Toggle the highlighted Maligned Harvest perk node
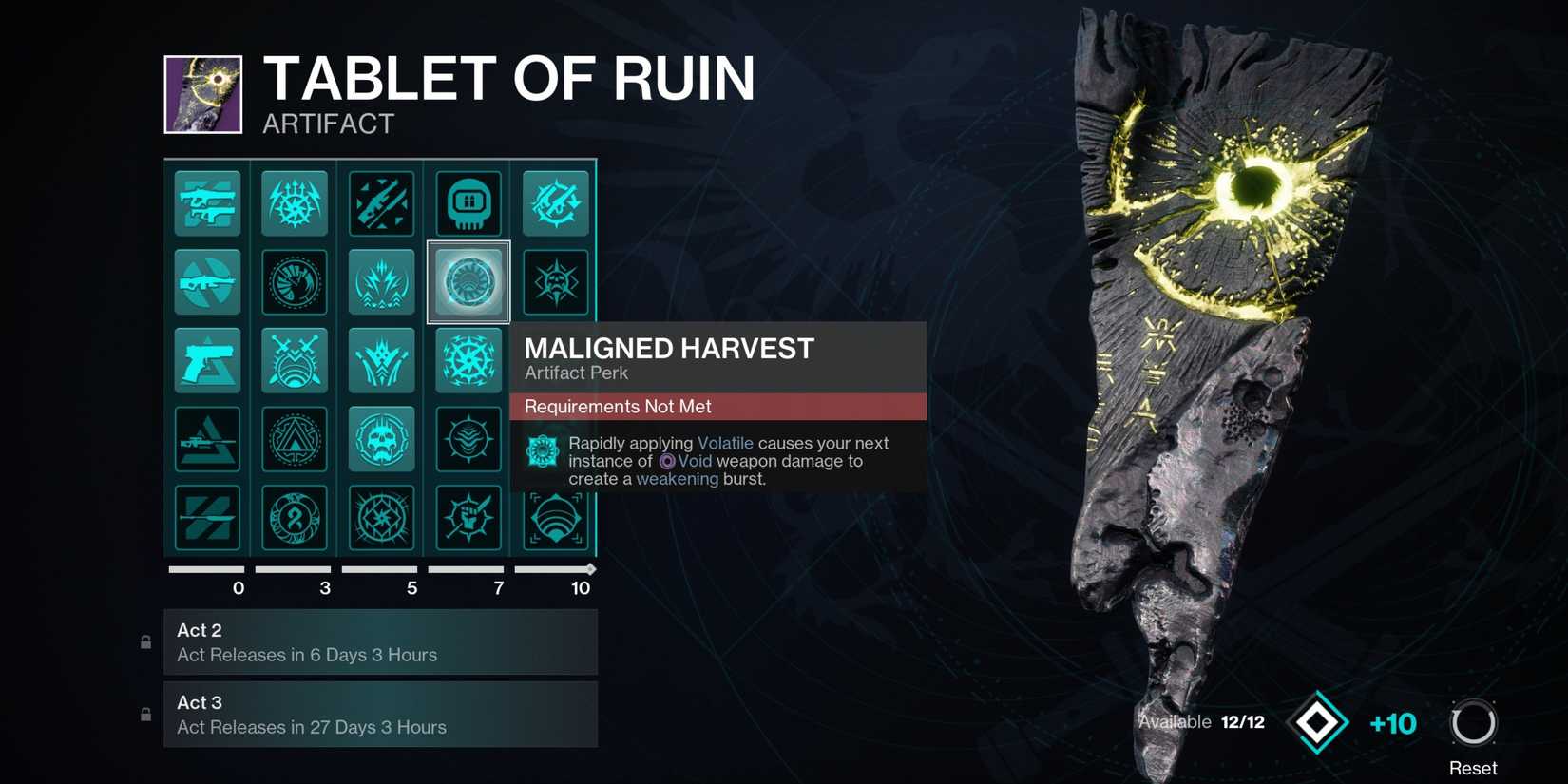1568x784 pixels. (x=468, y=281)
